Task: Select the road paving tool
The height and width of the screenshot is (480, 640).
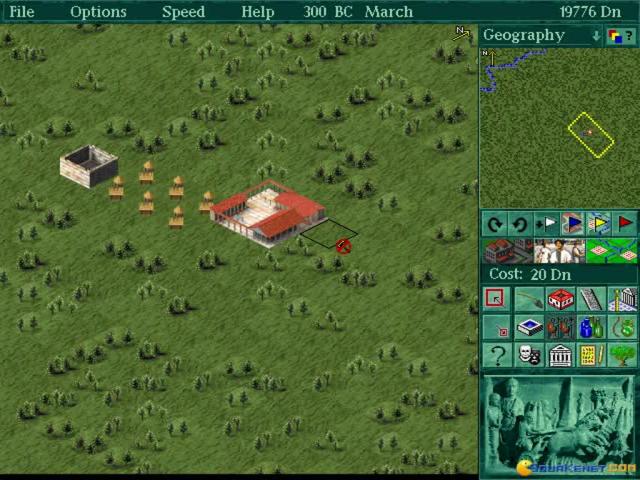Action: 592,299
